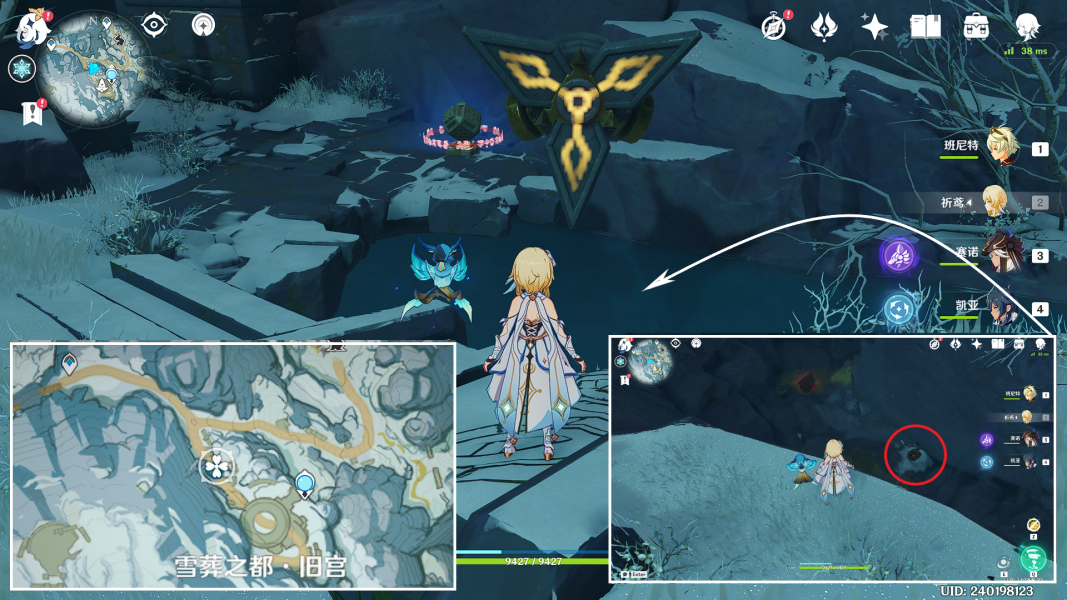Viewport: 1067px width, 600px height.
Task: Open the Adventurer Handbook book icon
Action: 925,27
